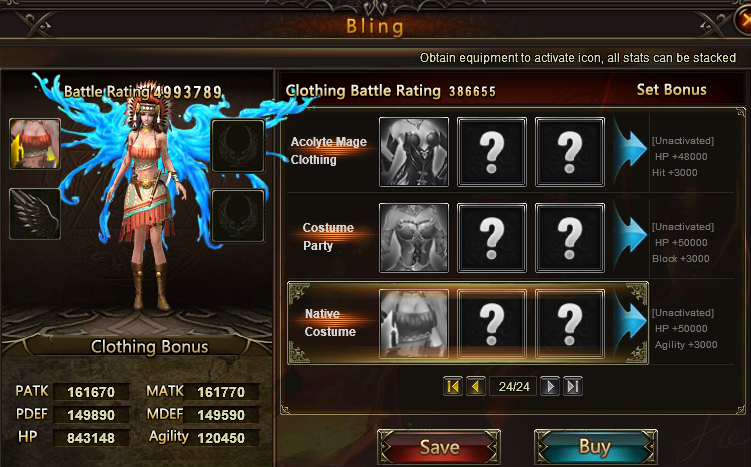Open the dark feathered wings slot
Image resolution: width=751 pixels, height=467 pixels.
[35, 214]
